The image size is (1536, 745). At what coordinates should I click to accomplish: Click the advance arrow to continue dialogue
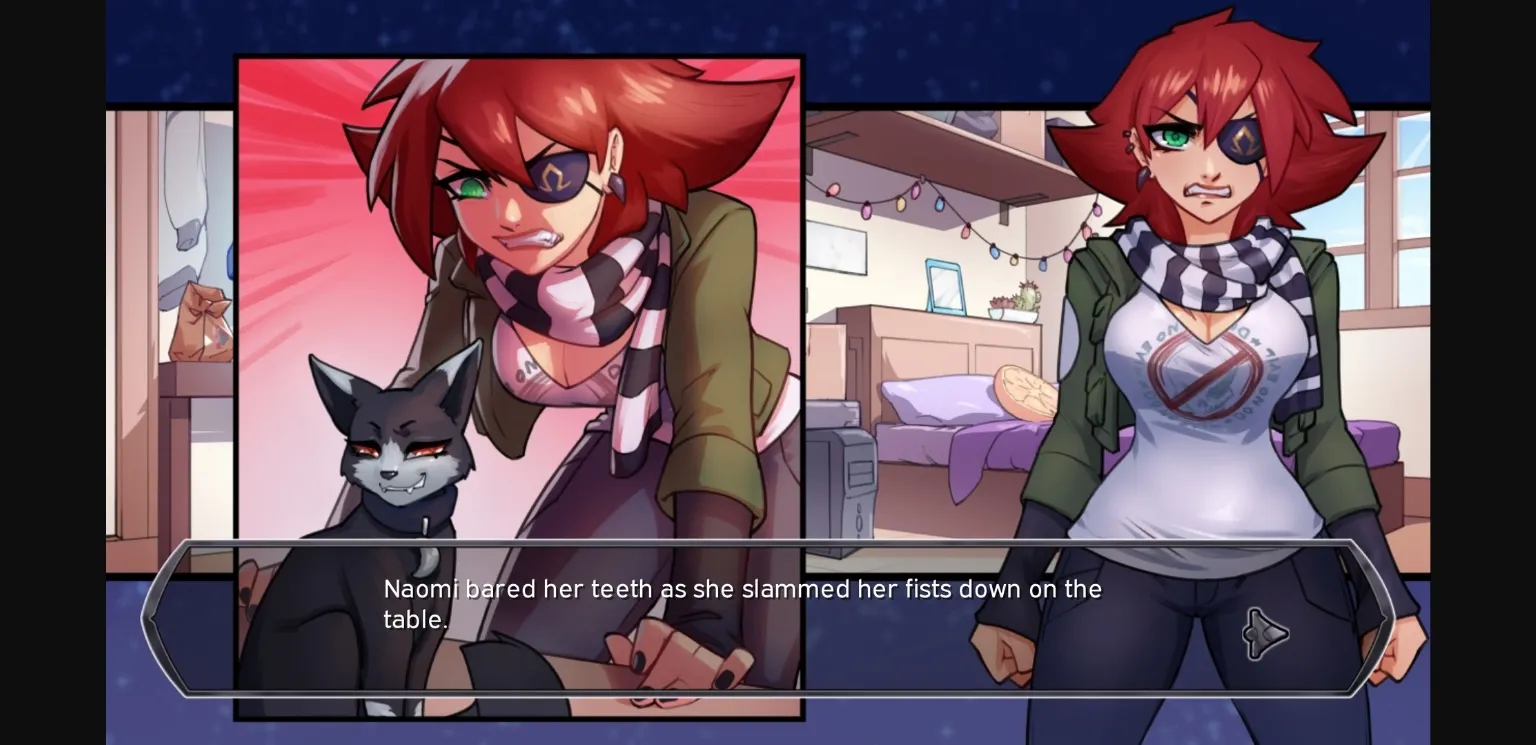coord(1265,633)
